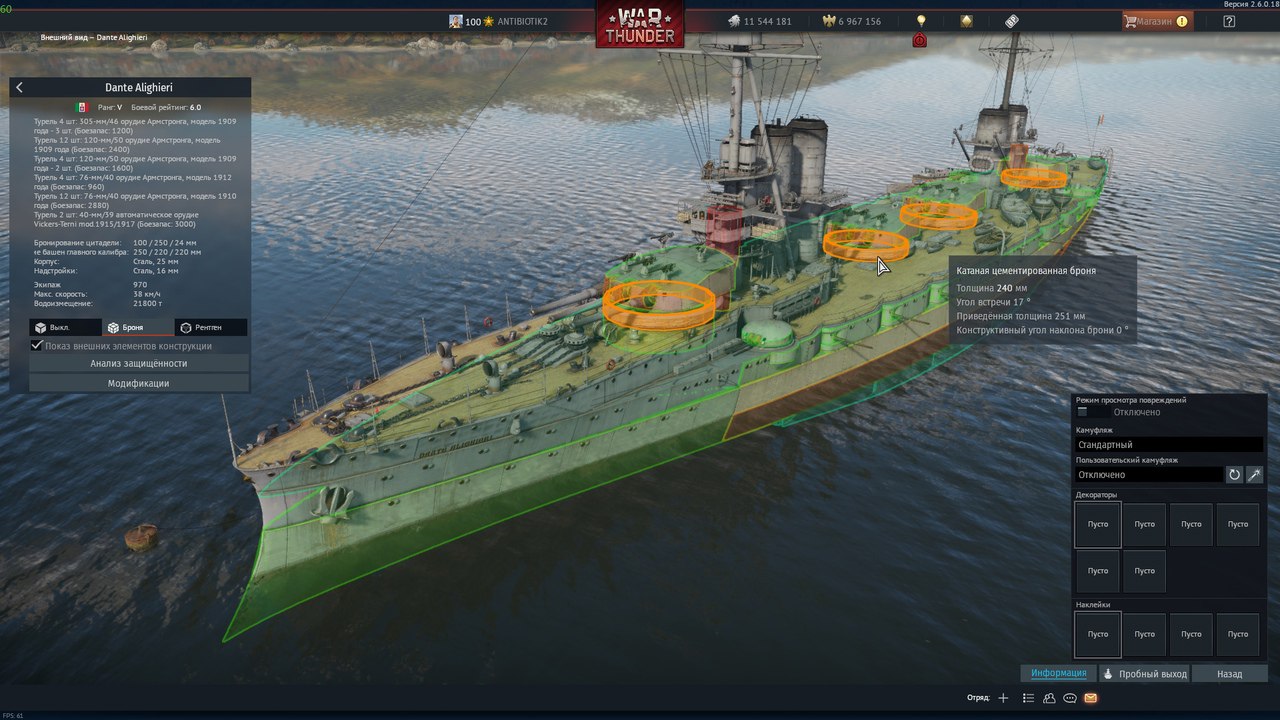Switch to the Выкл. view mode

[66, 327]
